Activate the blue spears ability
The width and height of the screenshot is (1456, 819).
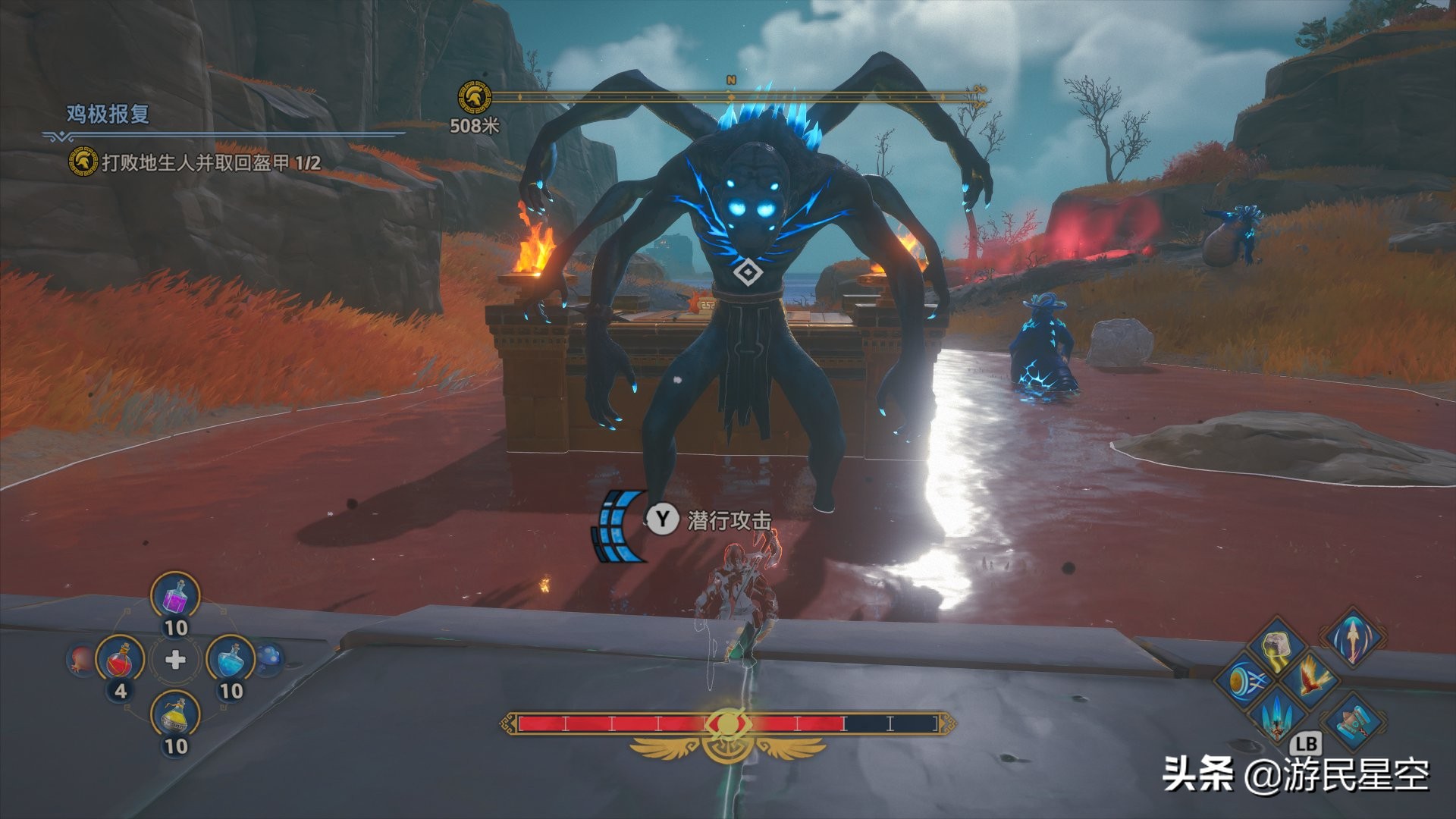pos(1277,714)
